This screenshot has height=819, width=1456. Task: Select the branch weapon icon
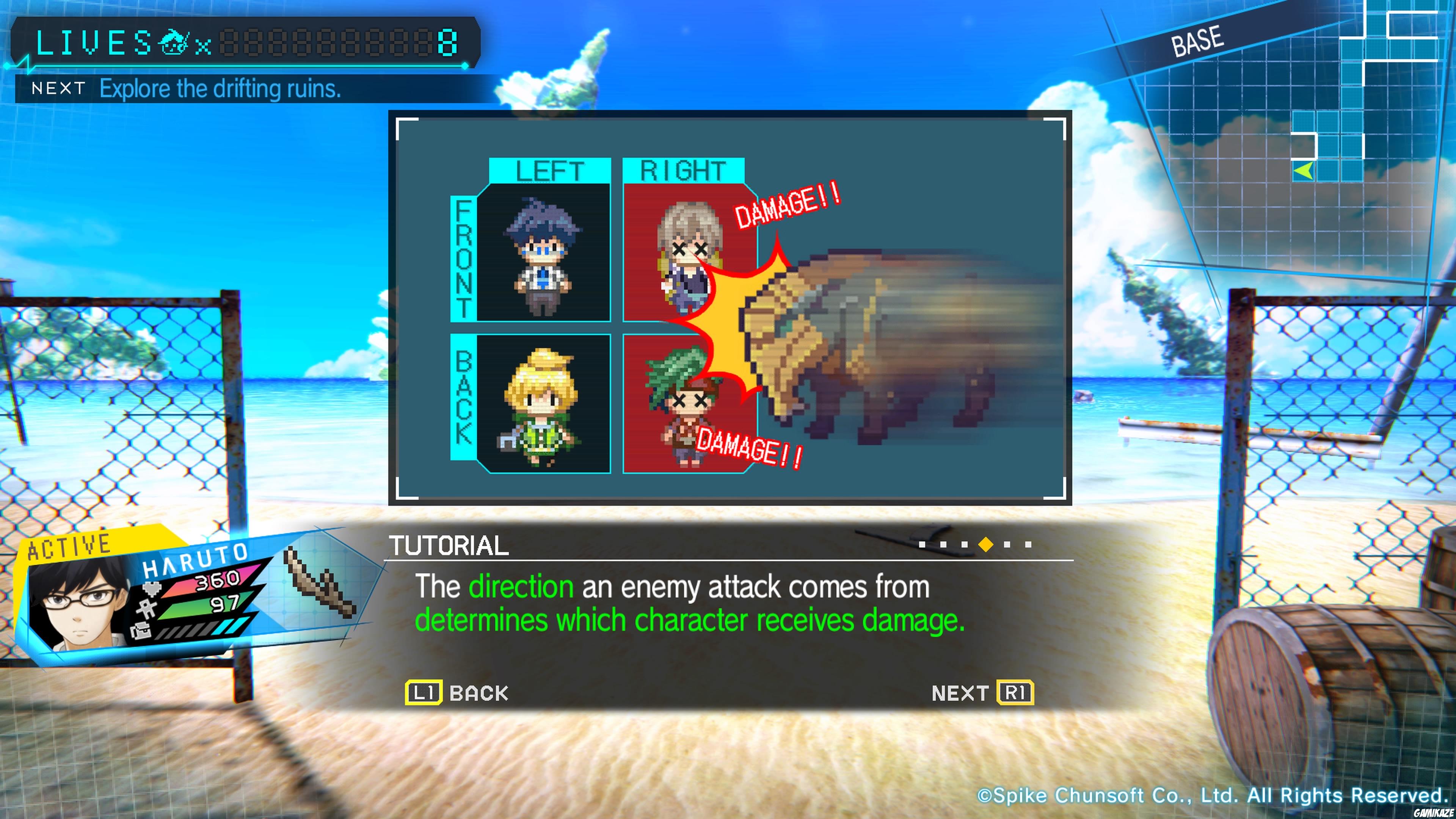[x=320, y=582]
